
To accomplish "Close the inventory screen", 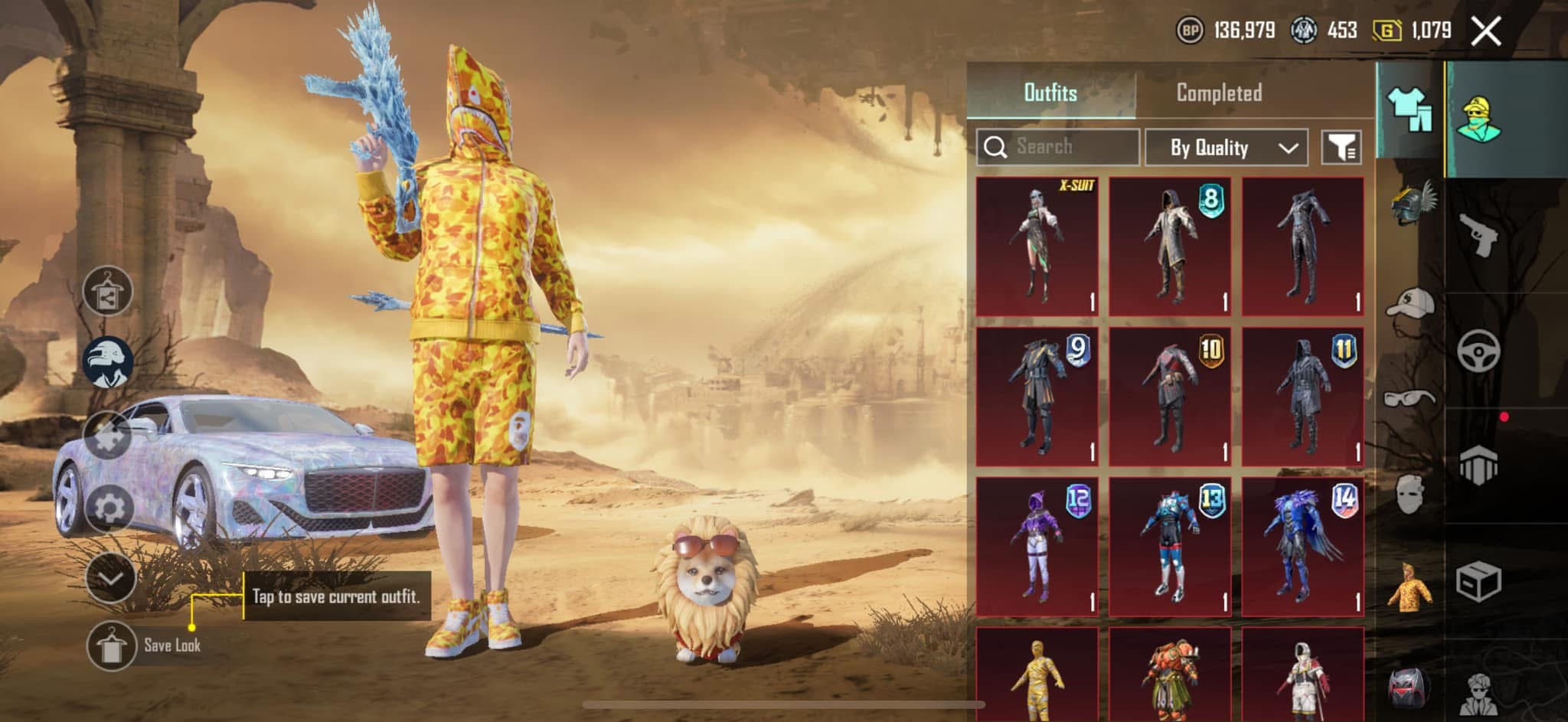I will pos(1485,31).
